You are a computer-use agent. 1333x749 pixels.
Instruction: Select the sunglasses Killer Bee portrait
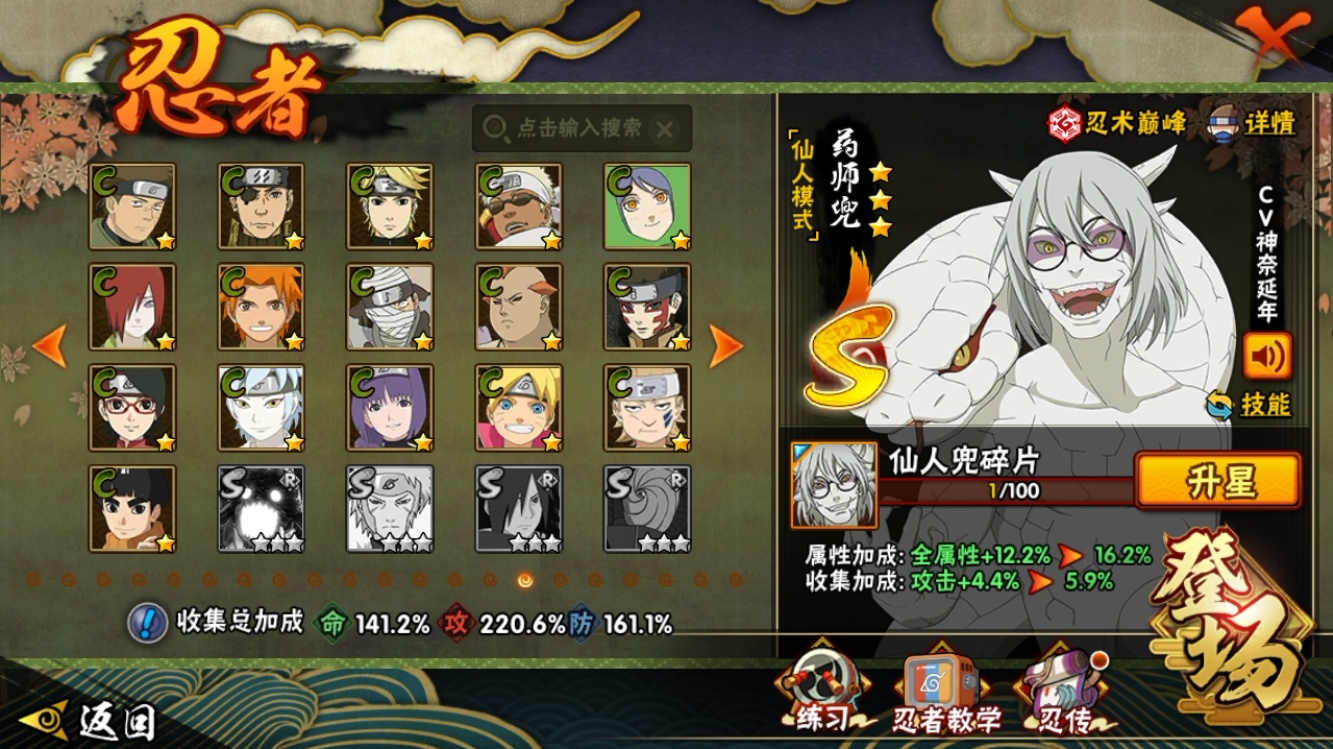(518, 206)
